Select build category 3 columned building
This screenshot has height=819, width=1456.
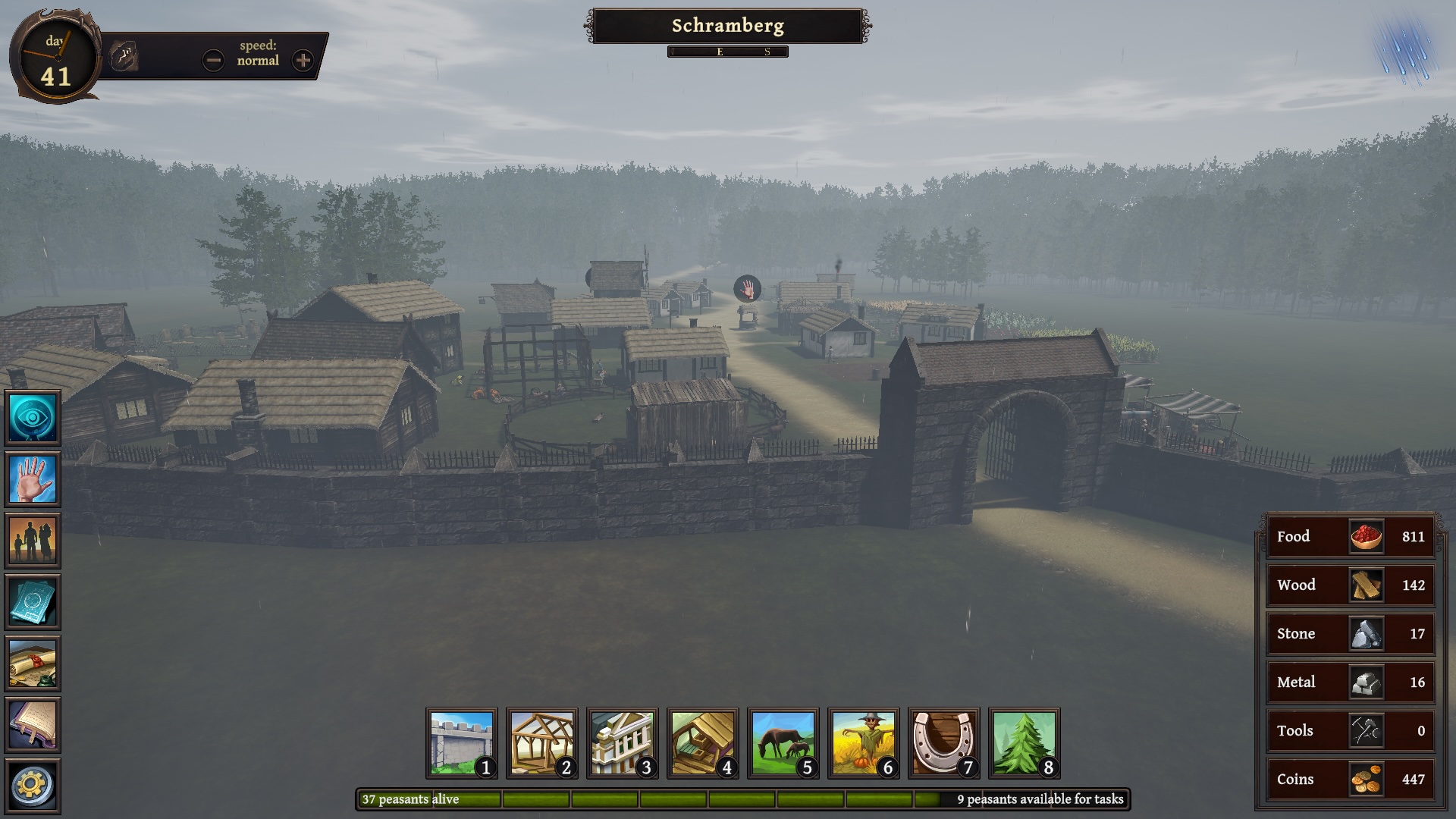tap(623, 743)
